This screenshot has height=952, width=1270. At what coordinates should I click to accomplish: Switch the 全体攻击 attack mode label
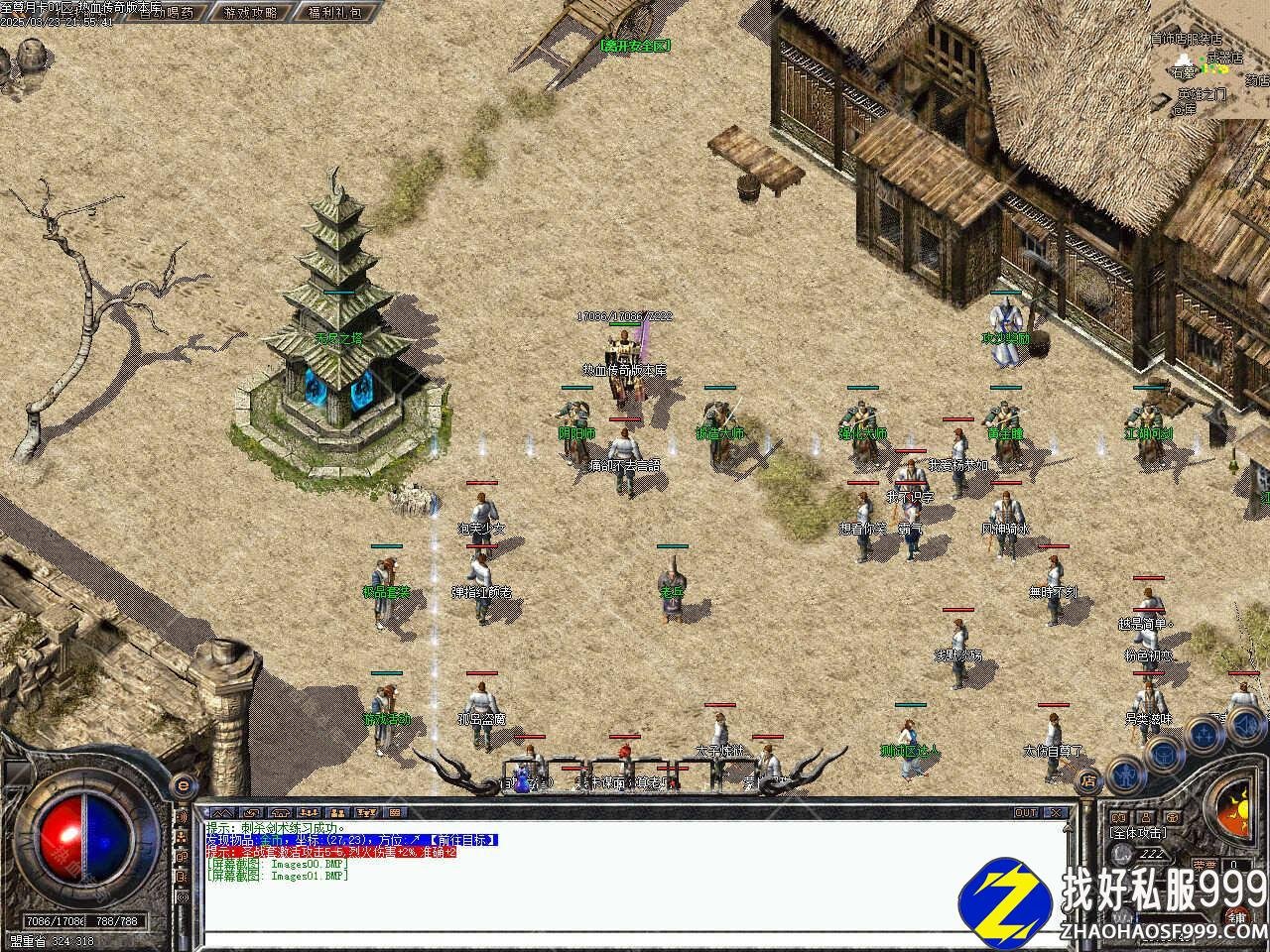(x=1138, y=832)
